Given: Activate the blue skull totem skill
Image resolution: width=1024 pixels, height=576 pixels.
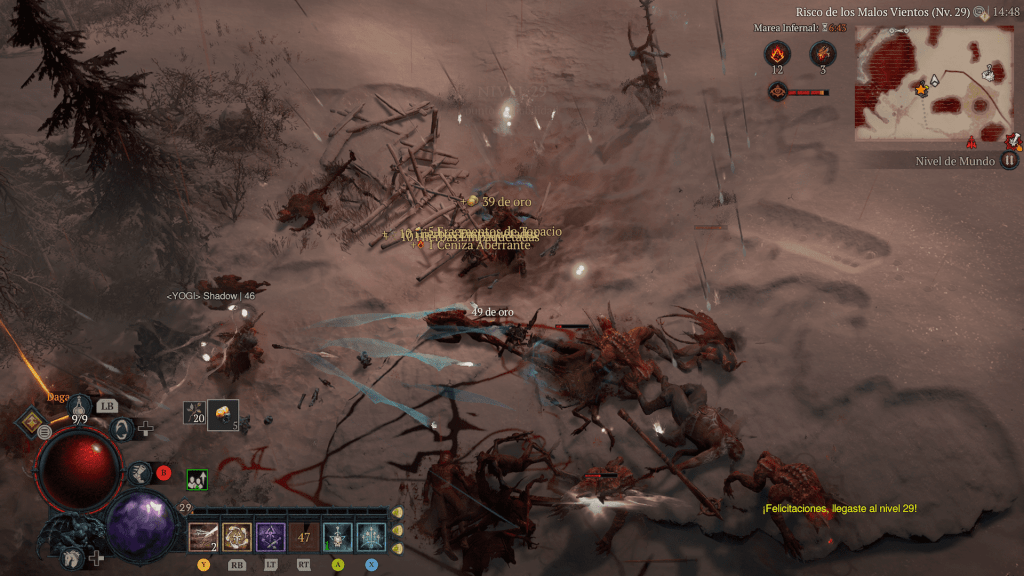Looking at the screenshot, I should coord(338,537).
